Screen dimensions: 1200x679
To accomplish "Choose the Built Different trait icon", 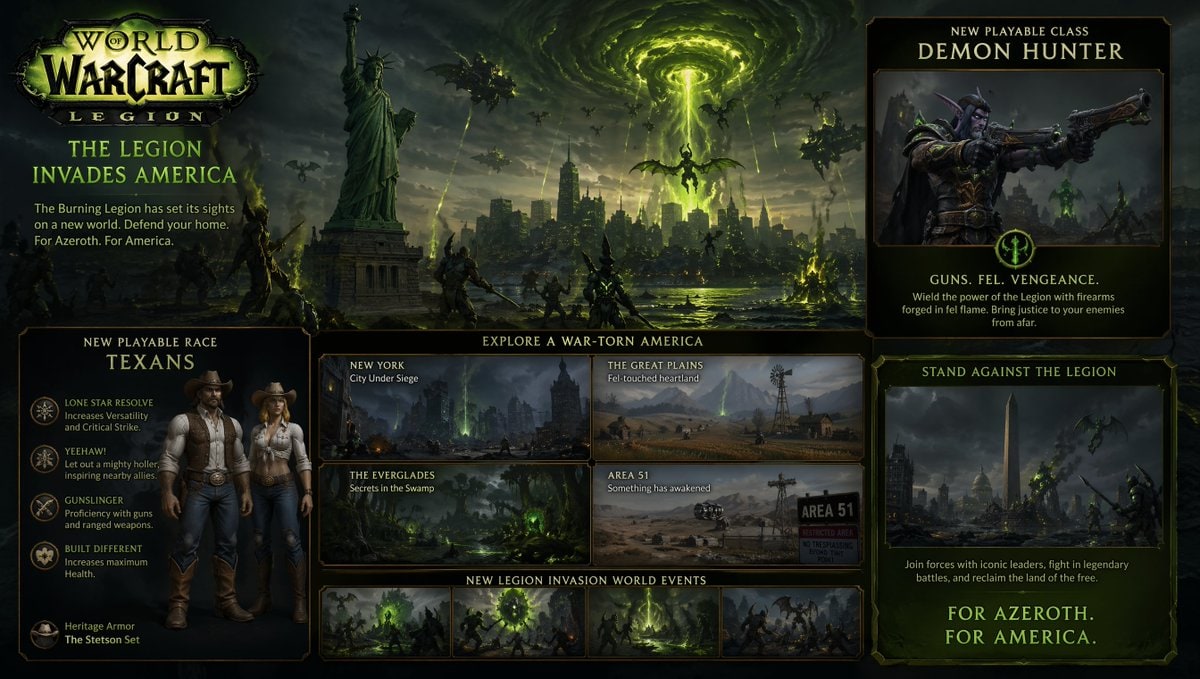I will (44, 555).
